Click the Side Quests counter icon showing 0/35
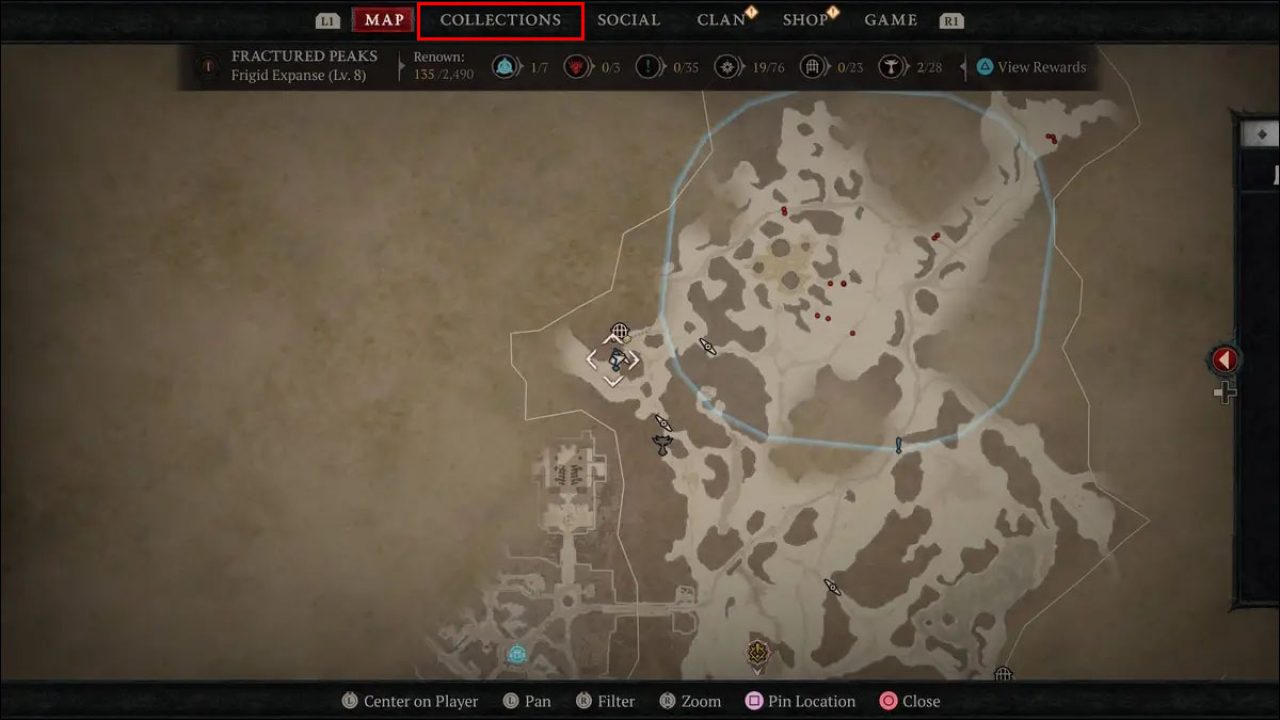The width and height of the screenshot is (1280, 720). [x=649, y=67]
